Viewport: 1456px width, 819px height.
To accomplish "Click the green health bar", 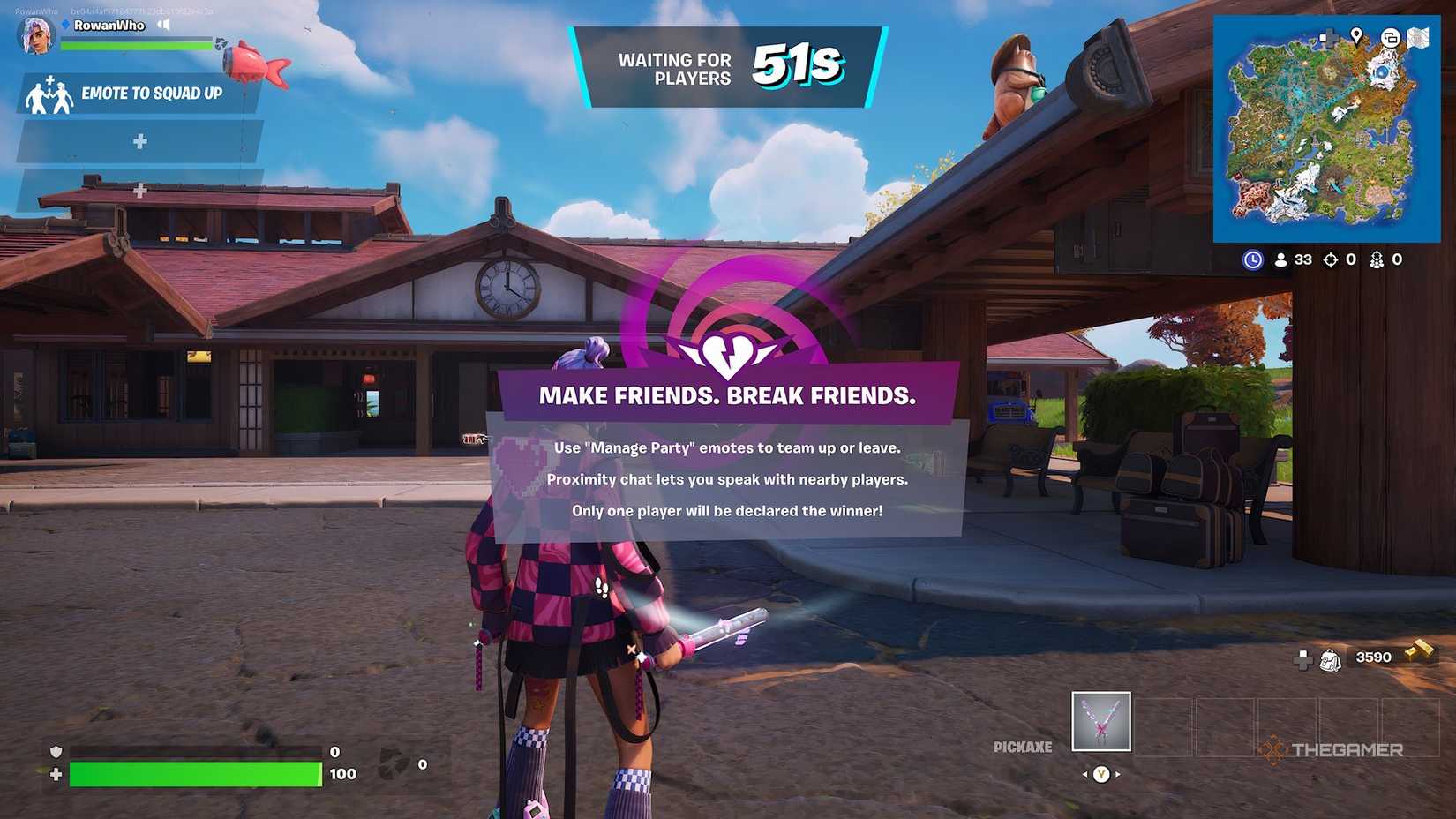I will pos(194,774).
